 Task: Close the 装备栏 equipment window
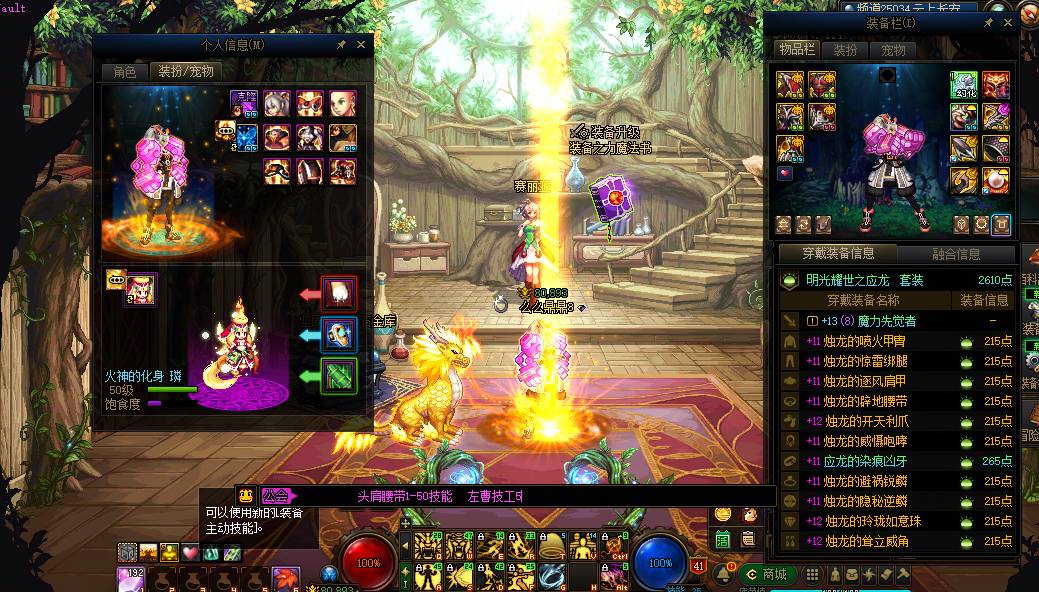1007,22
